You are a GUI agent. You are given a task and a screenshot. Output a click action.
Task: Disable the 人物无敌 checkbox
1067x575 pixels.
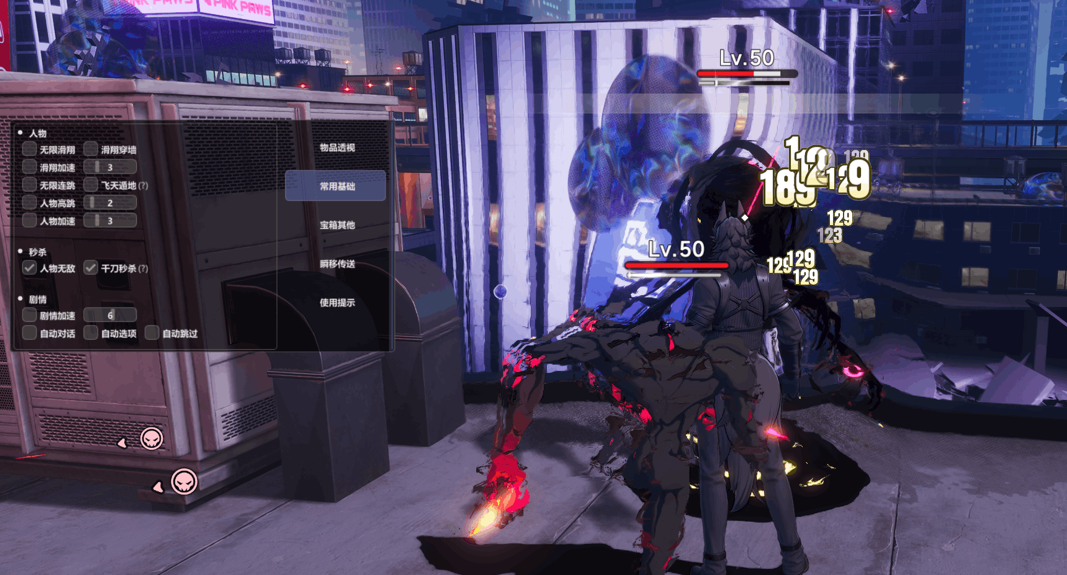[x=30, y=268]
